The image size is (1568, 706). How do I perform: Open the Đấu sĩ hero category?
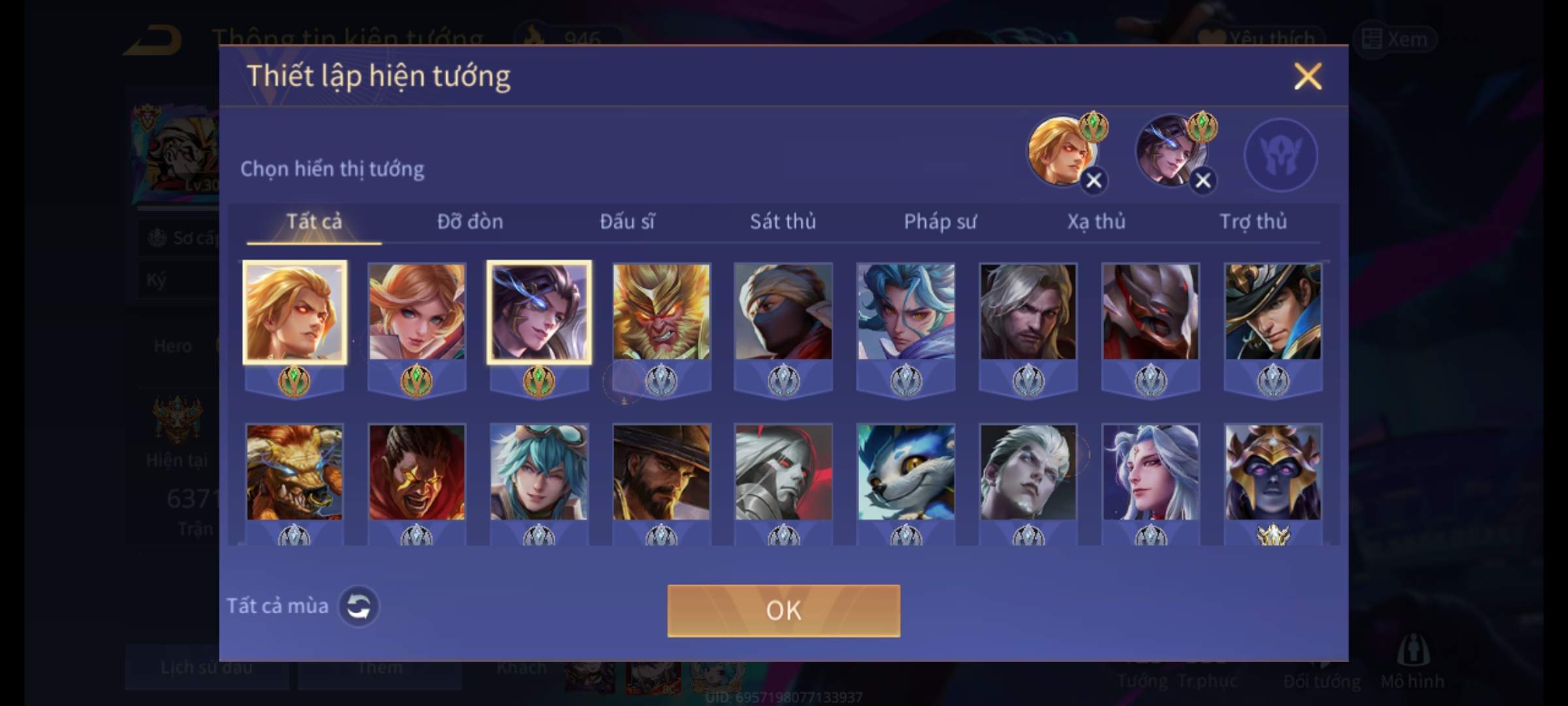627,222
